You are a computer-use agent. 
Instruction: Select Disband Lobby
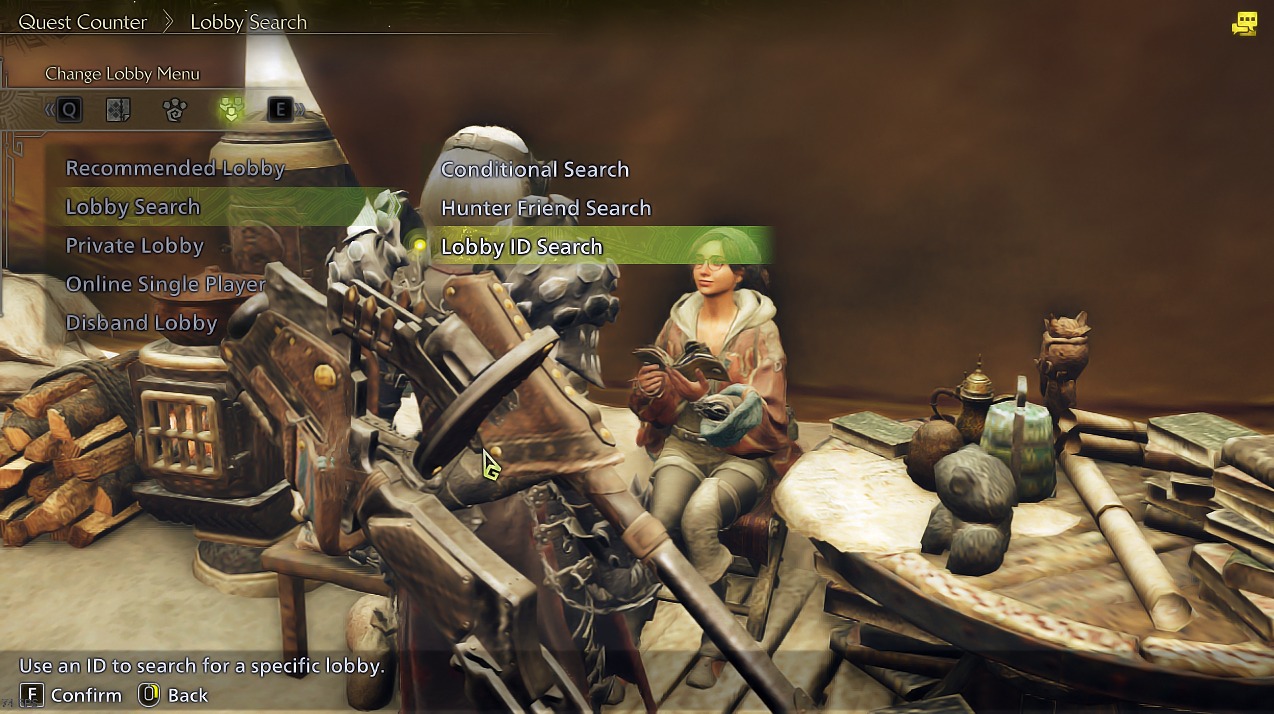click(141, 323)
